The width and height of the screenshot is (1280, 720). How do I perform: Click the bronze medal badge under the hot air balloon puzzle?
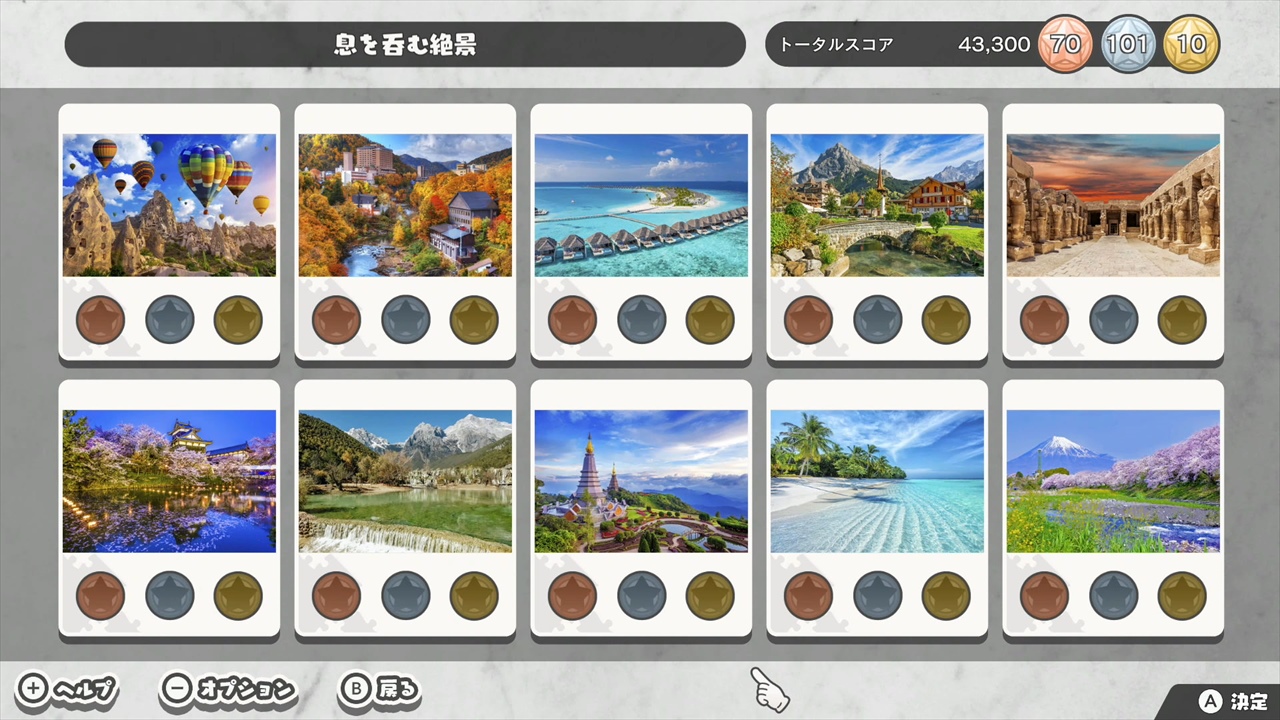pyautogui.click(x=100, y=319)
